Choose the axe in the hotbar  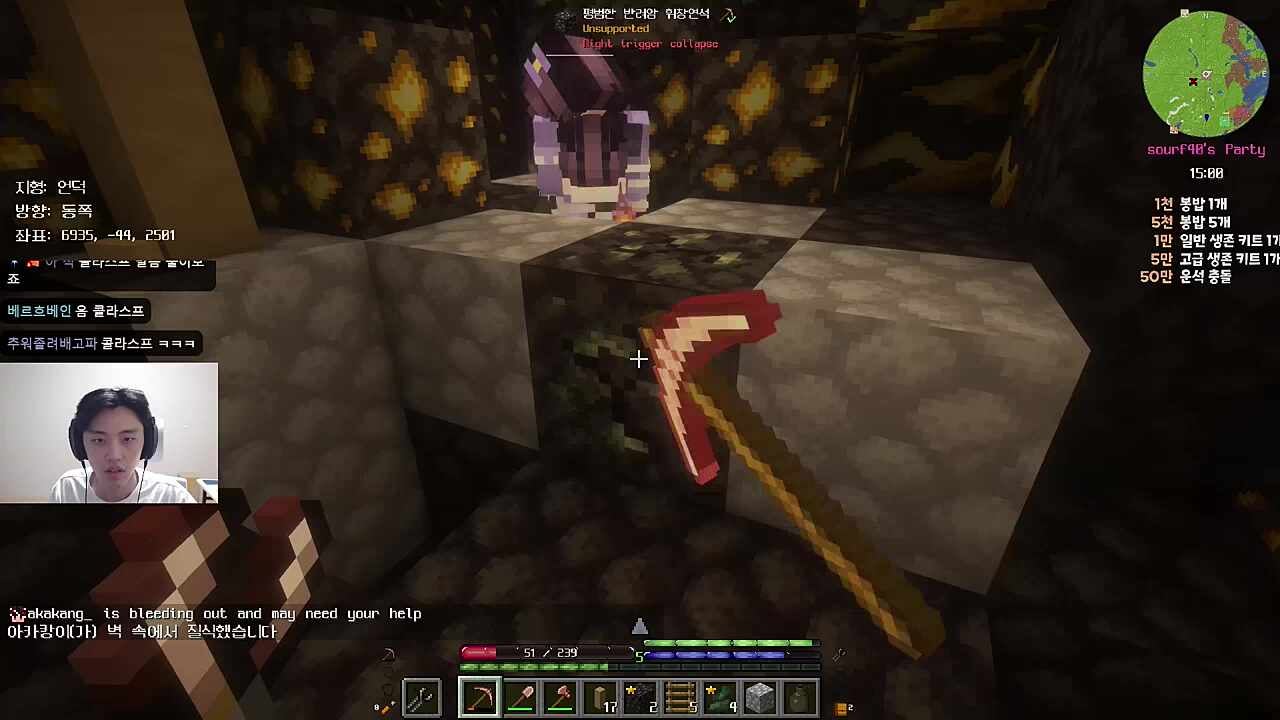point(560,697)
